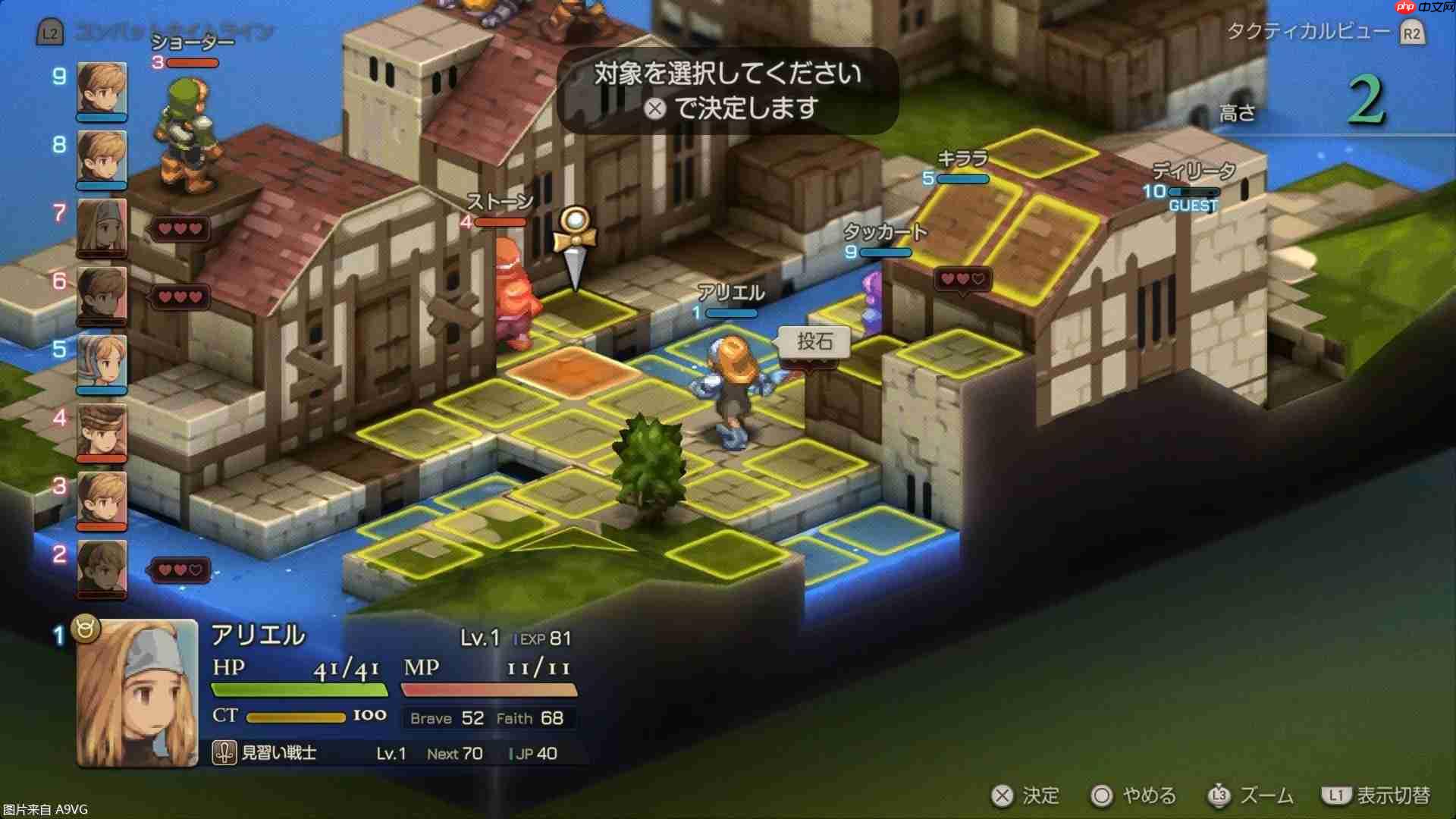Click the 图片来自 A9VG watermark text
Screen dimensions: 1456x819
click(45, 809)
